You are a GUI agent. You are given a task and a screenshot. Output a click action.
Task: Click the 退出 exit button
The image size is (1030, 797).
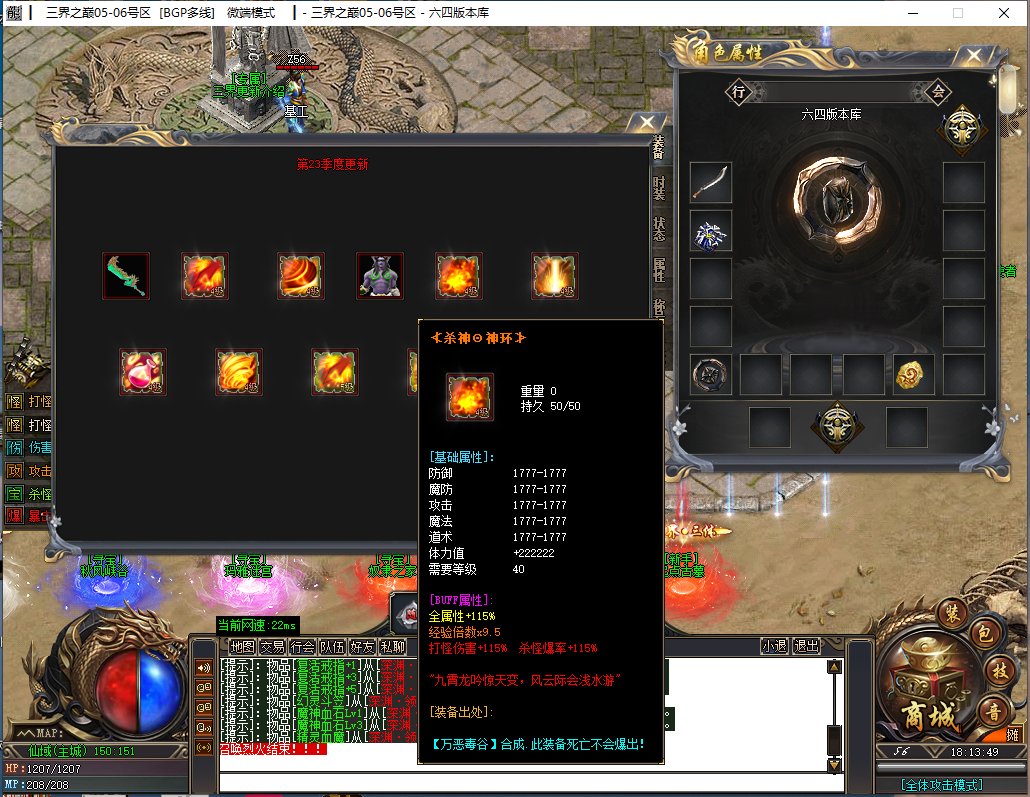[805, 647]
